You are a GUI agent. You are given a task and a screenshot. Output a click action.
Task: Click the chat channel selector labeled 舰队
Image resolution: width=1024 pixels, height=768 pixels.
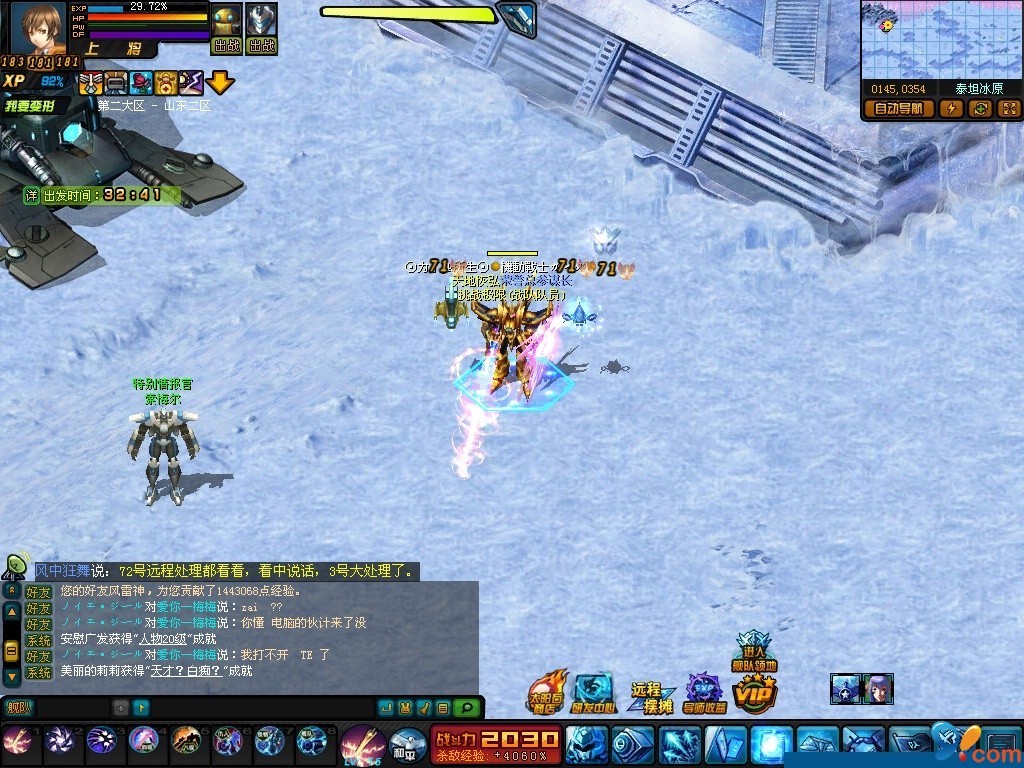pos(18,708)
